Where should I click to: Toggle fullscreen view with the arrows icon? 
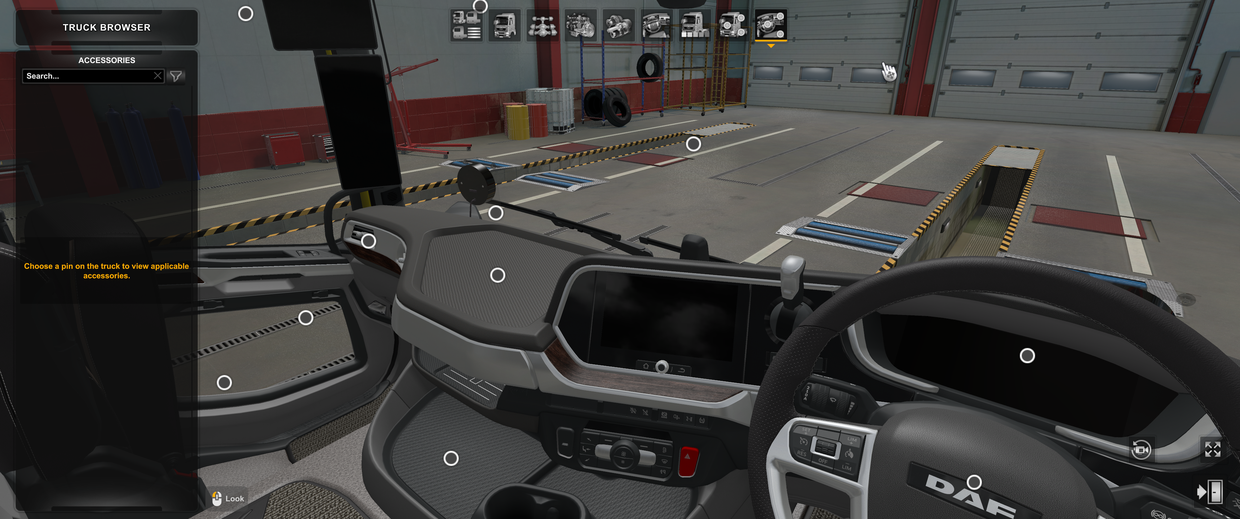(x=1212, y=450)
